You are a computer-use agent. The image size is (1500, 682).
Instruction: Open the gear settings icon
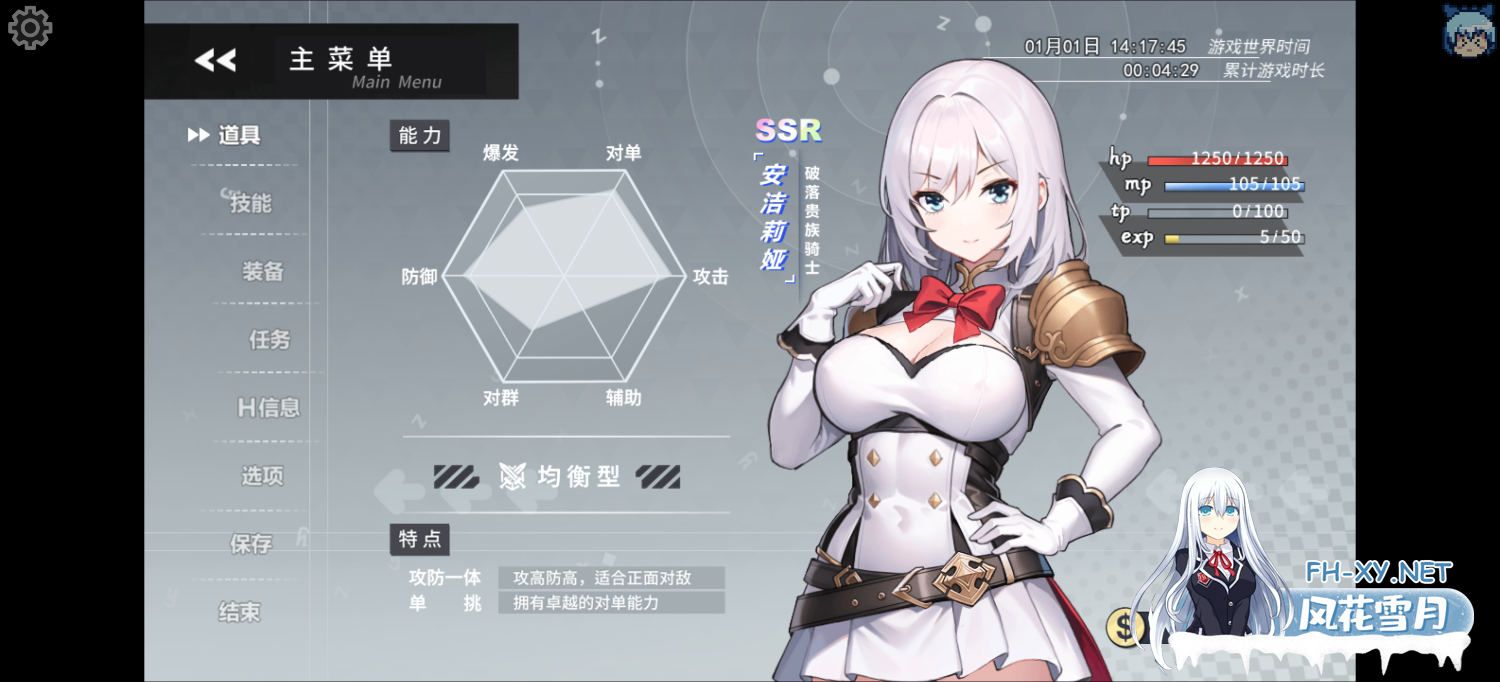30,28
